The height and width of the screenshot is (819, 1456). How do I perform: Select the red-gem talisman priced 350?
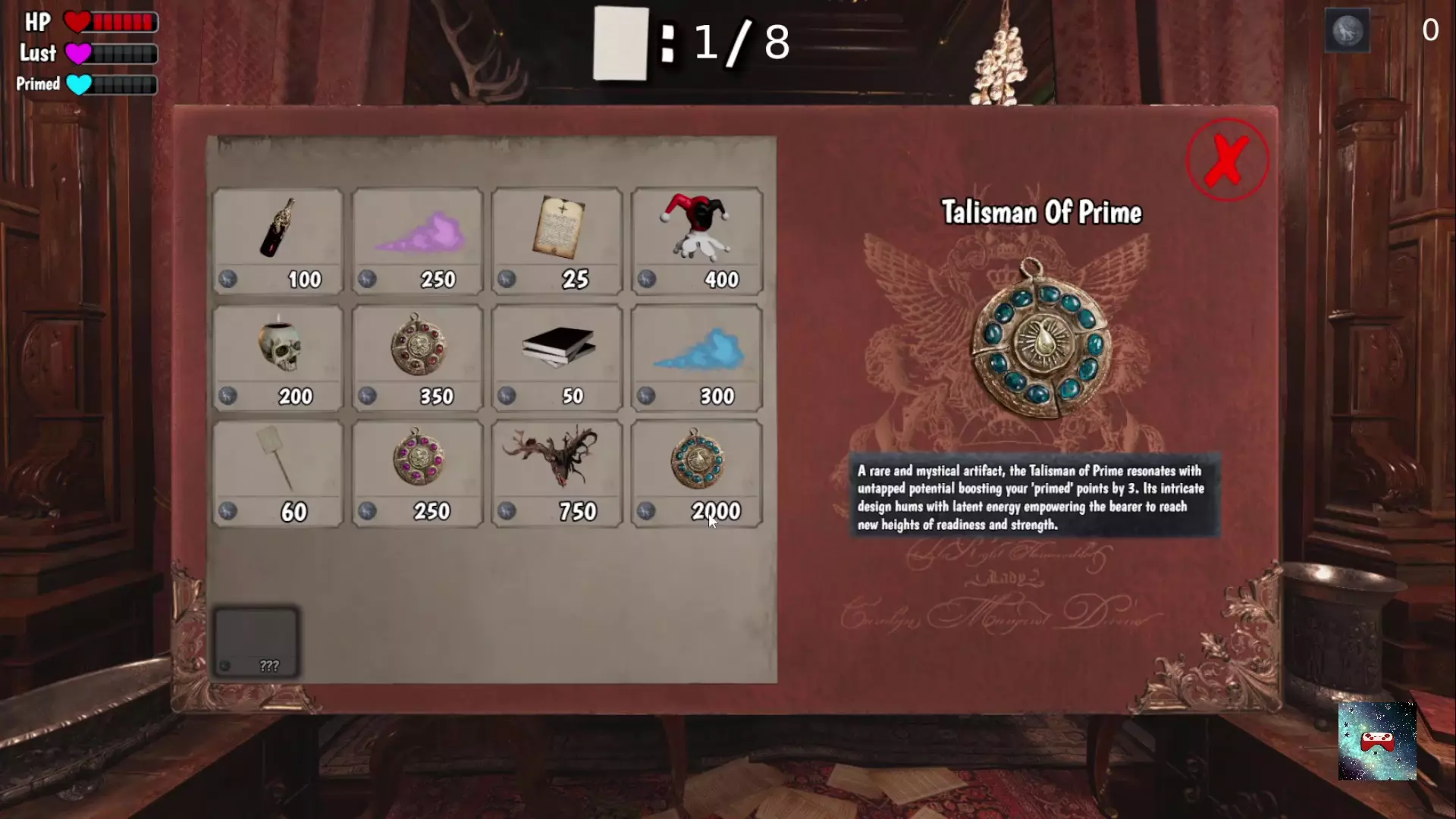coord(417,358)
